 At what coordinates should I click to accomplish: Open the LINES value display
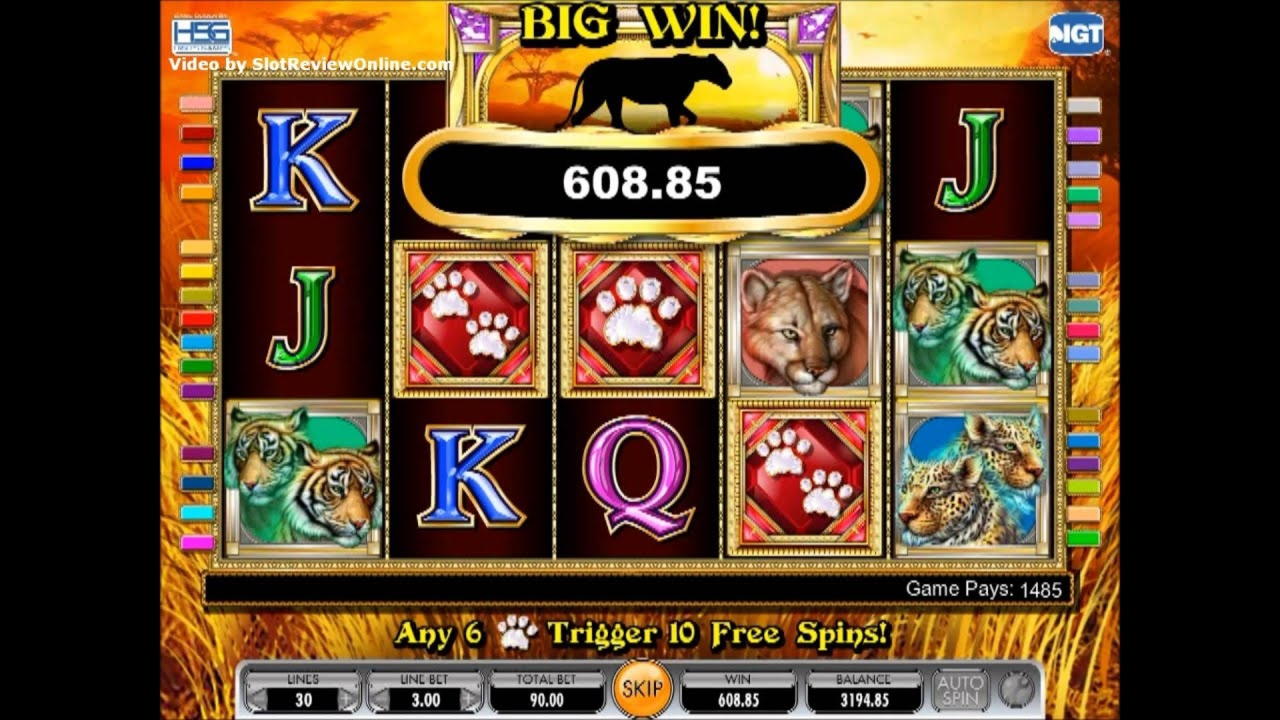coord(302,693)
